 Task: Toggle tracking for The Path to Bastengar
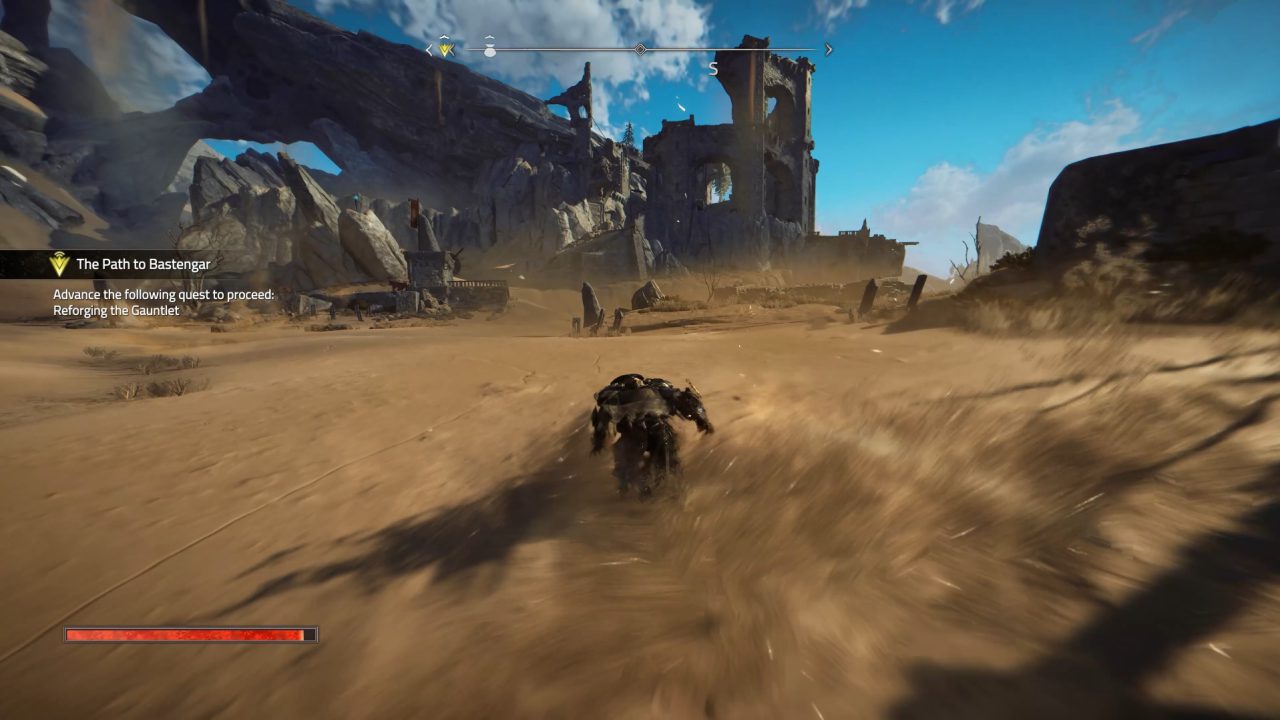[145, 265]
